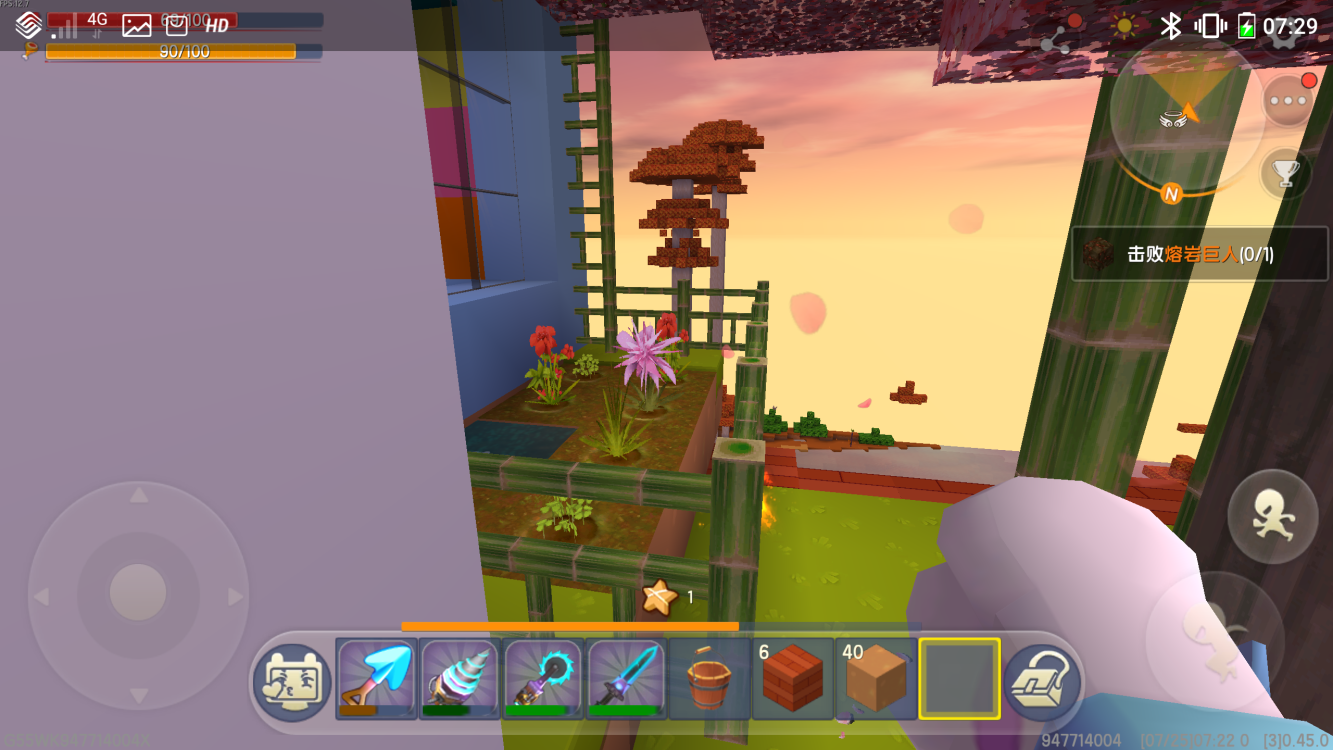Viewport: 1333px width, 750px height.
Task: Open the defeat lava giant quest tracker
Action: click(x=1199, y=254)
